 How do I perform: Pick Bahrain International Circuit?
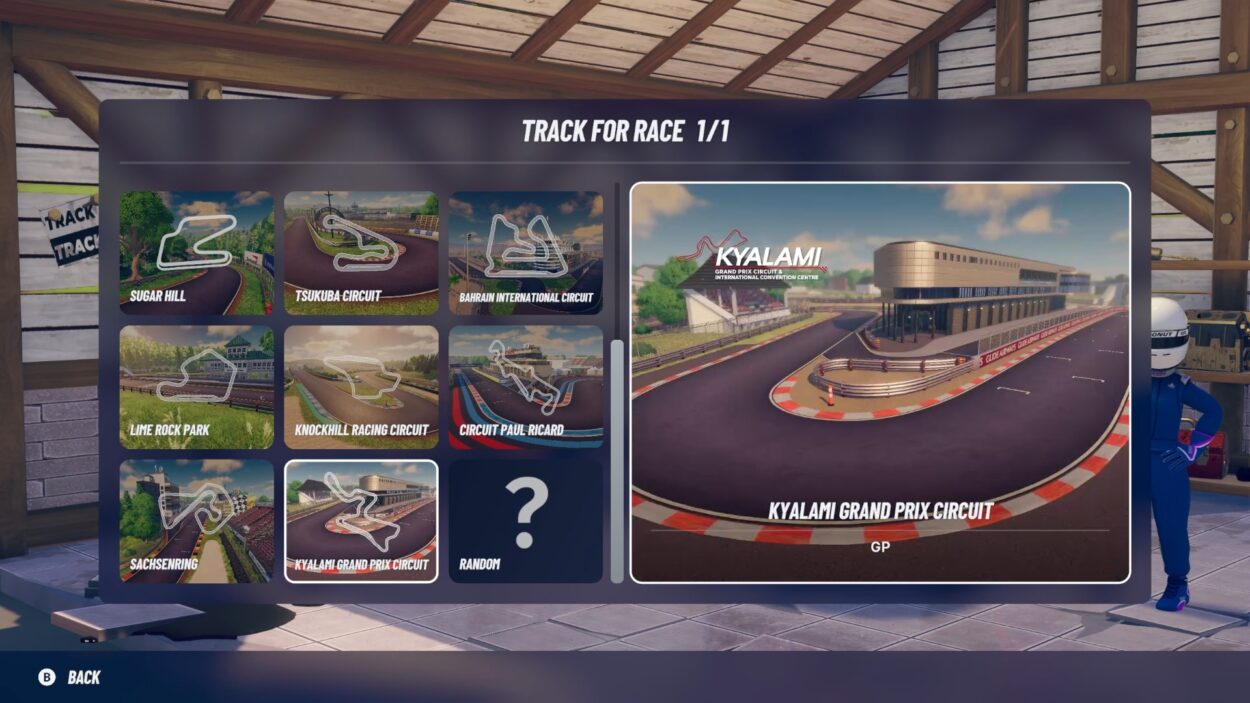pyautogui.click(x=526, y=253)
